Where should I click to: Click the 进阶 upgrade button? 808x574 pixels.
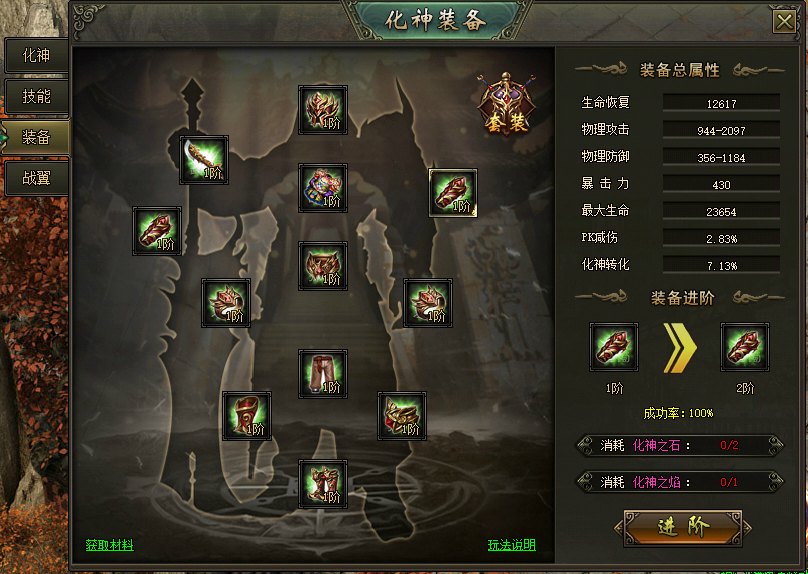click(683, 528)
